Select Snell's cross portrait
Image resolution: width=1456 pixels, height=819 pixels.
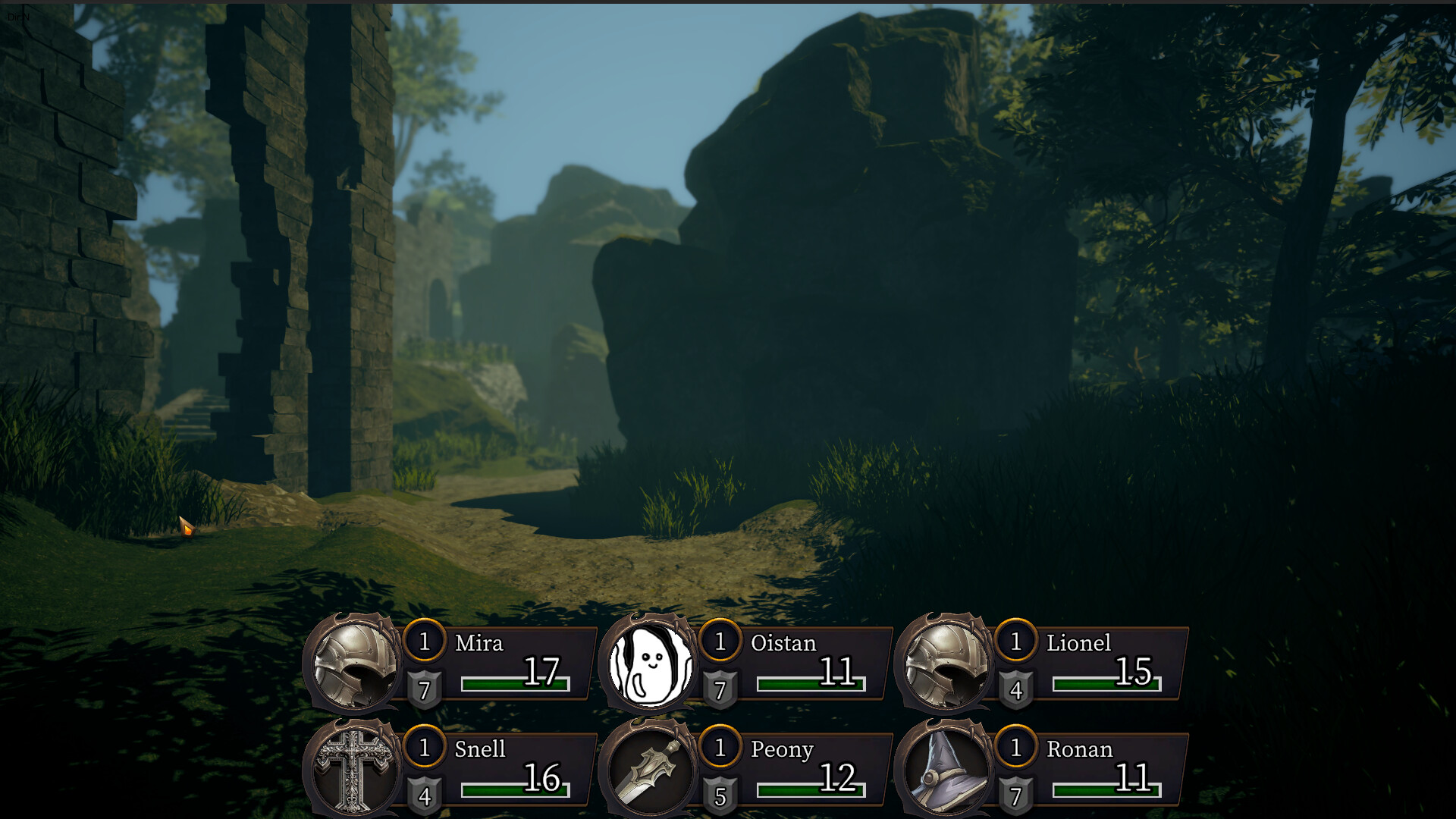[x=354, y=770]
